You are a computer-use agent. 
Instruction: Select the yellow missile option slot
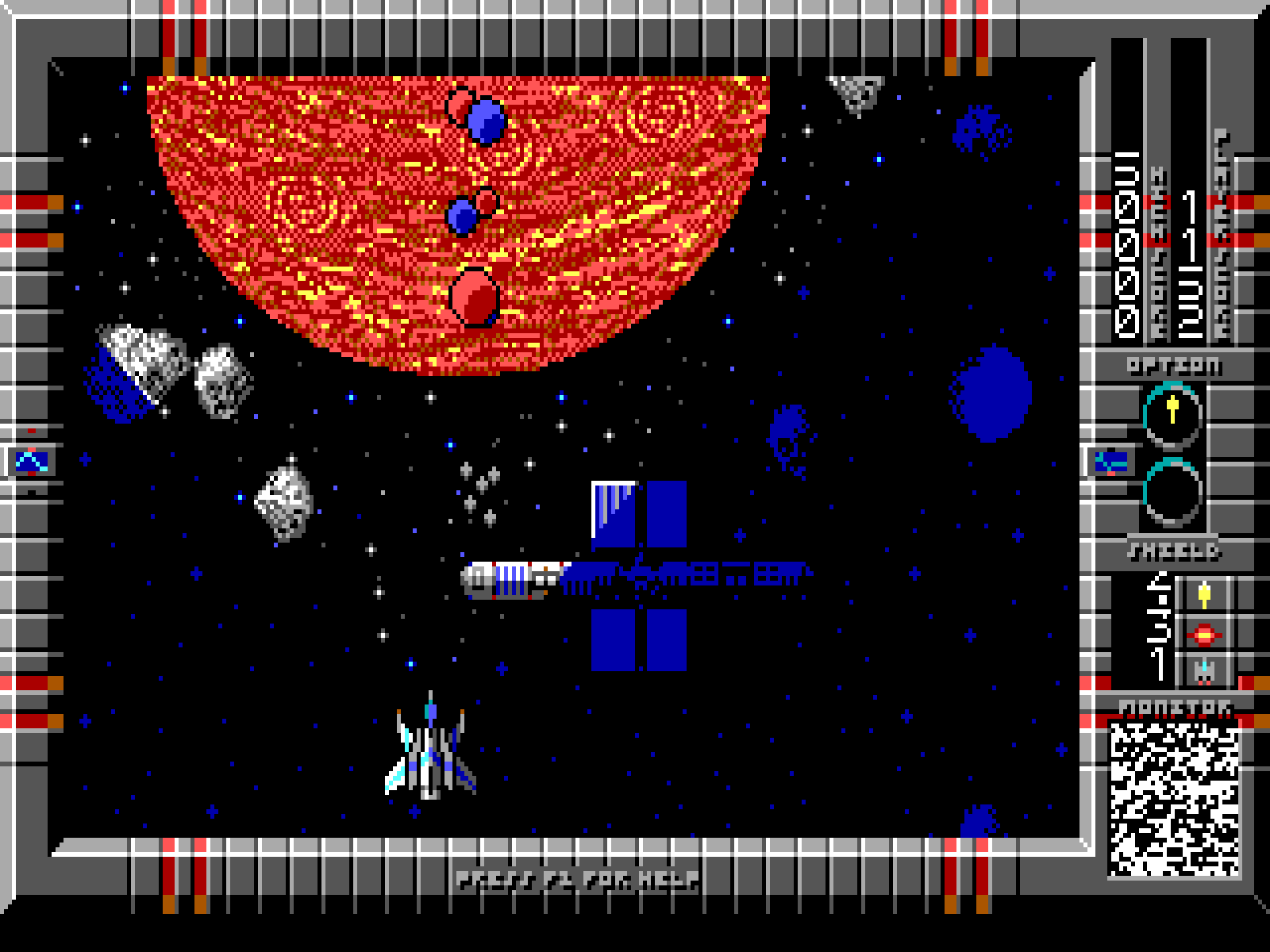click(x=1172, y=413)
